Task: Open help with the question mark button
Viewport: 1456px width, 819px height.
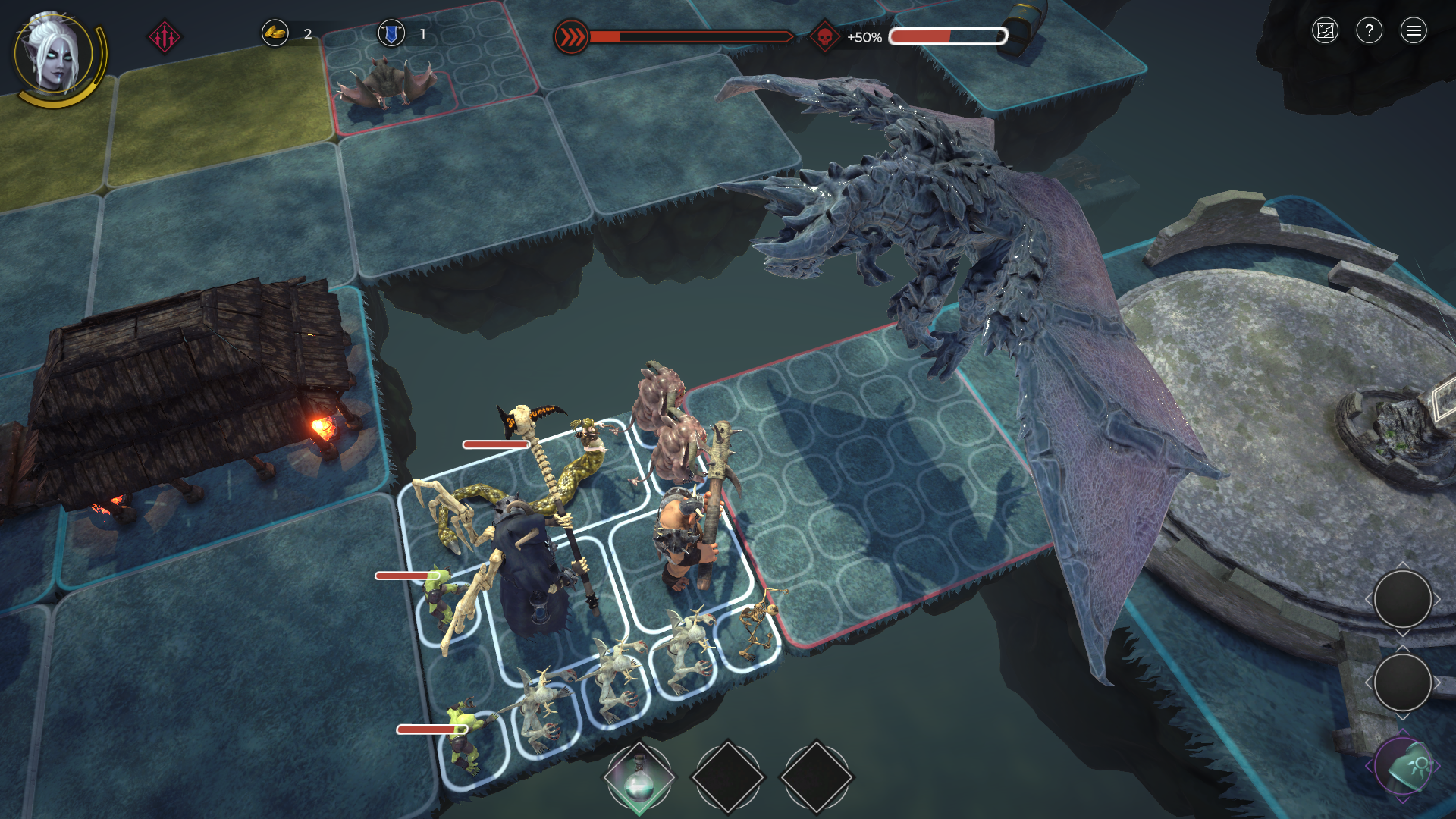Action: (1369, 31)
